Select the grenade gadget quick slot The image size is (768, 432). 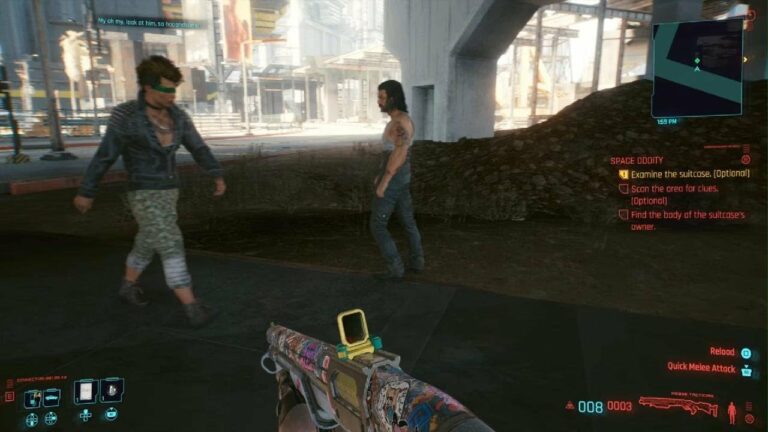[x=110, y=390]
